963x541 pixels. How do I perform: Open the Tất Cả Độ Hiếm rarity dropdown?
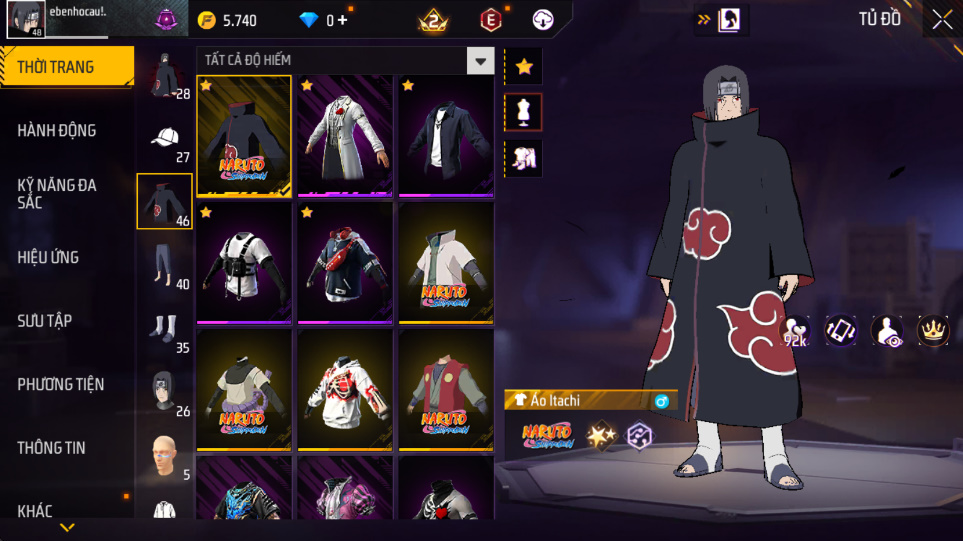coord(481,61)
